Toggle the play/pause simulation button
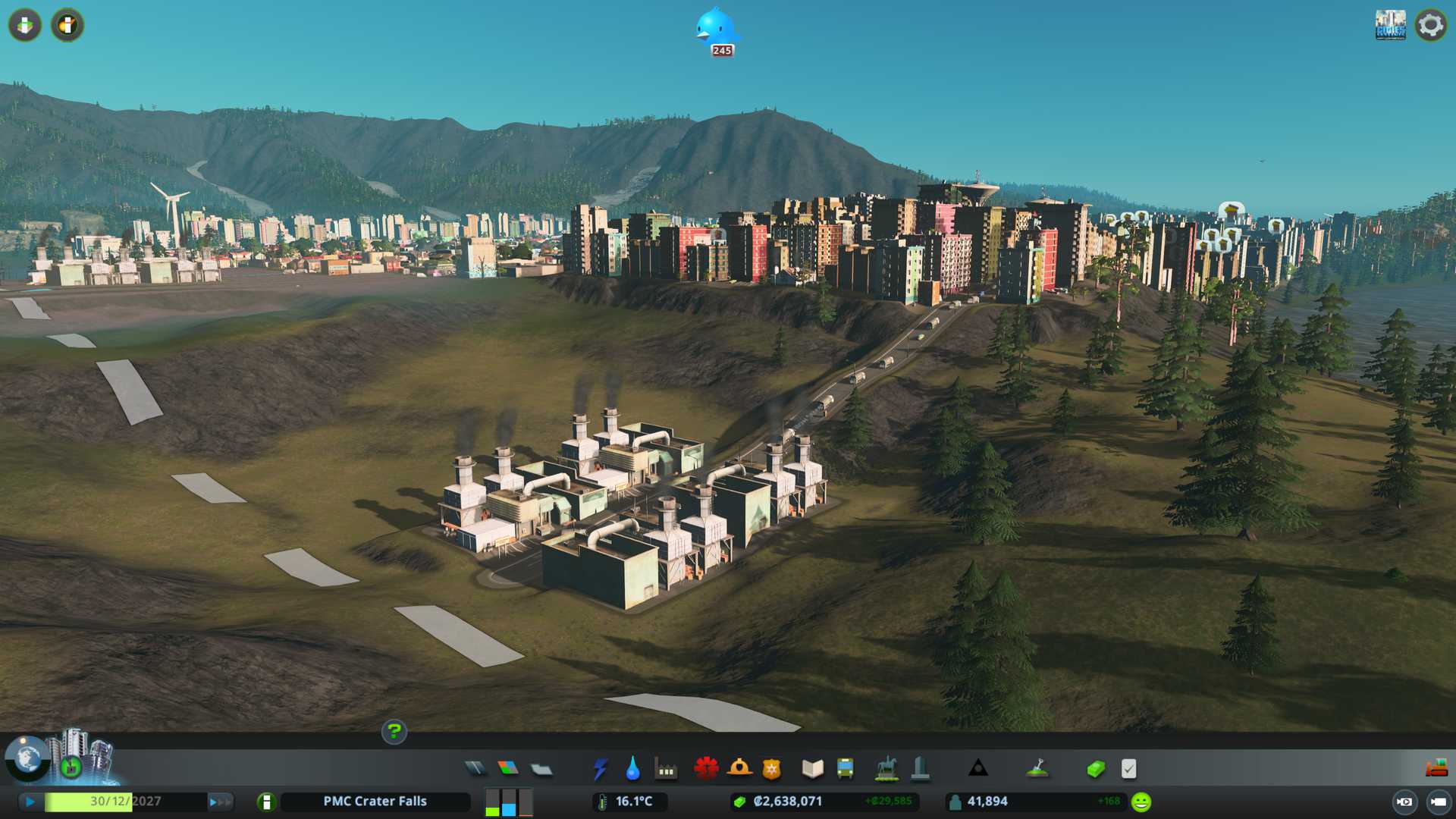The image size is (1456, 819). tap(30, 802)
